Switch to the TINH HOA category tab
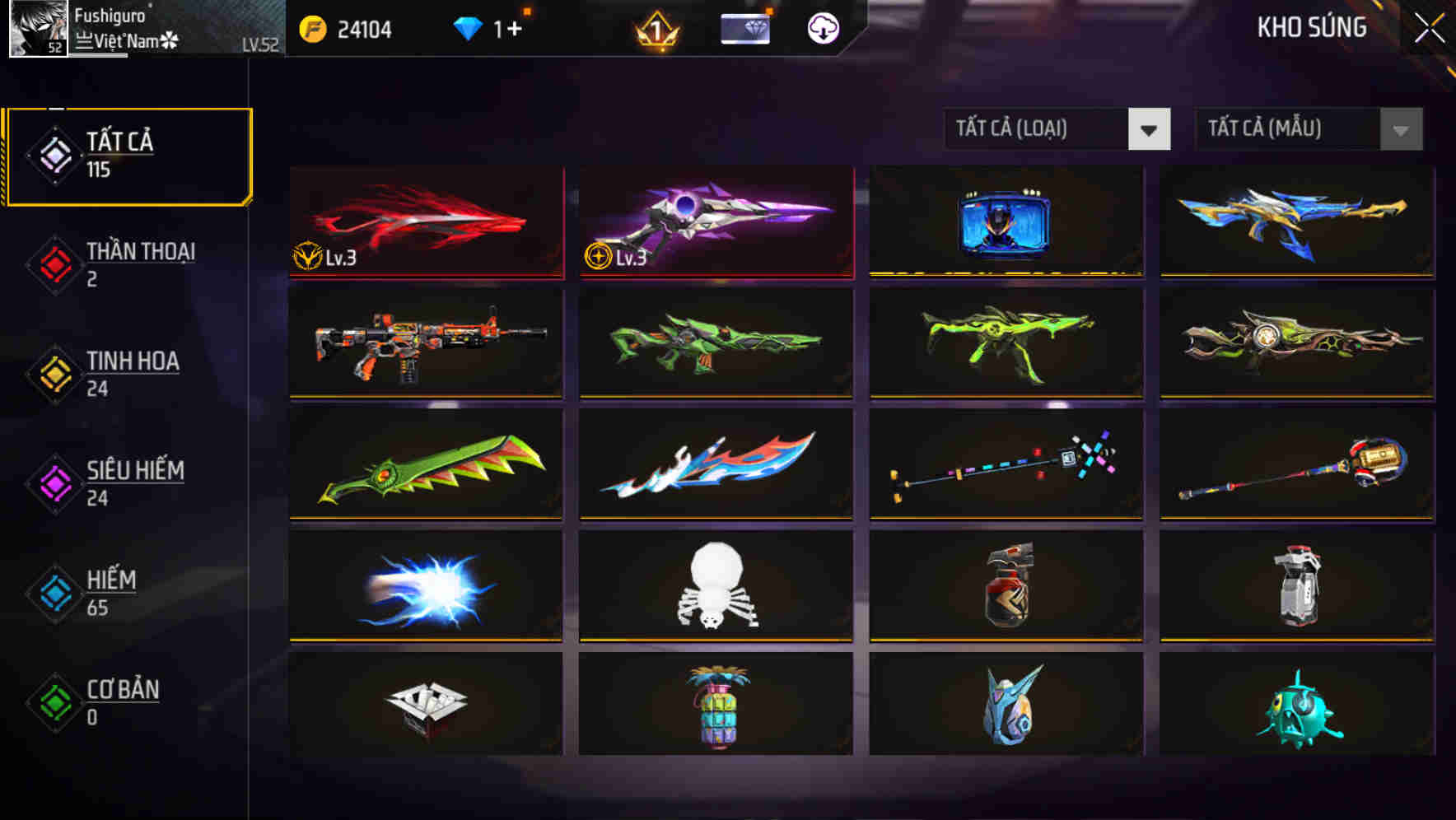The width and height of the screenshot is (1456, 820). pyautogui.click(x=133, y=361)
